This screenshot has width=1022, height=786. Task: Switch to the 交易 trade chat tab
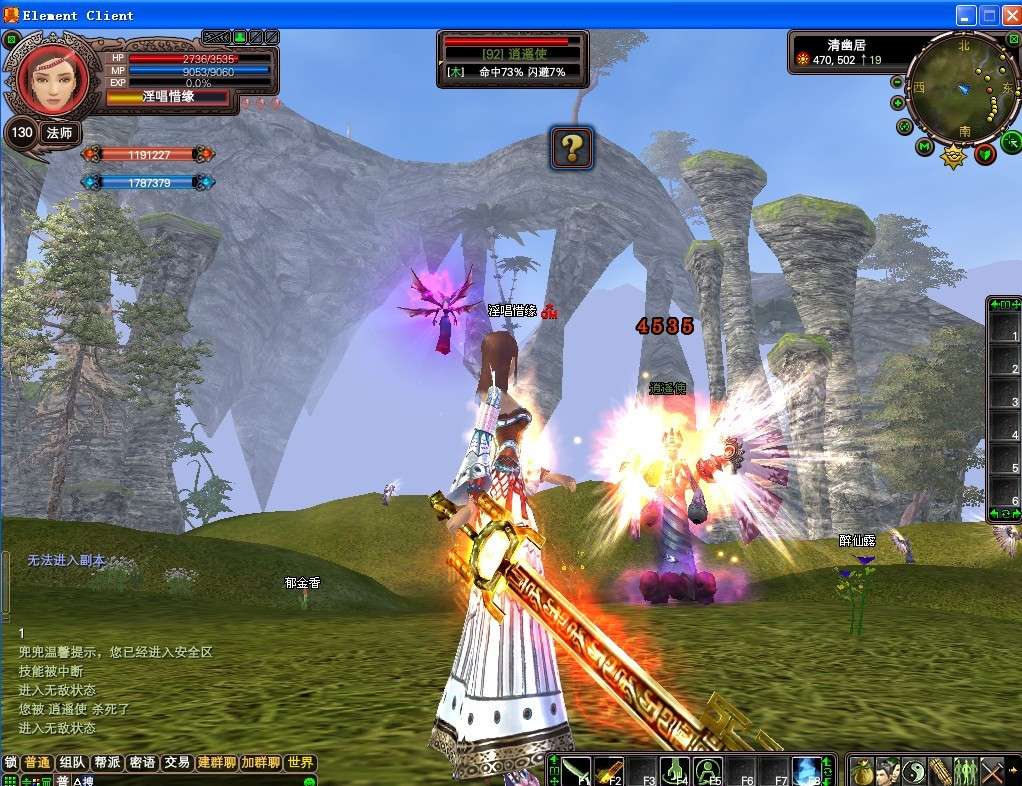tap(177, 763)
